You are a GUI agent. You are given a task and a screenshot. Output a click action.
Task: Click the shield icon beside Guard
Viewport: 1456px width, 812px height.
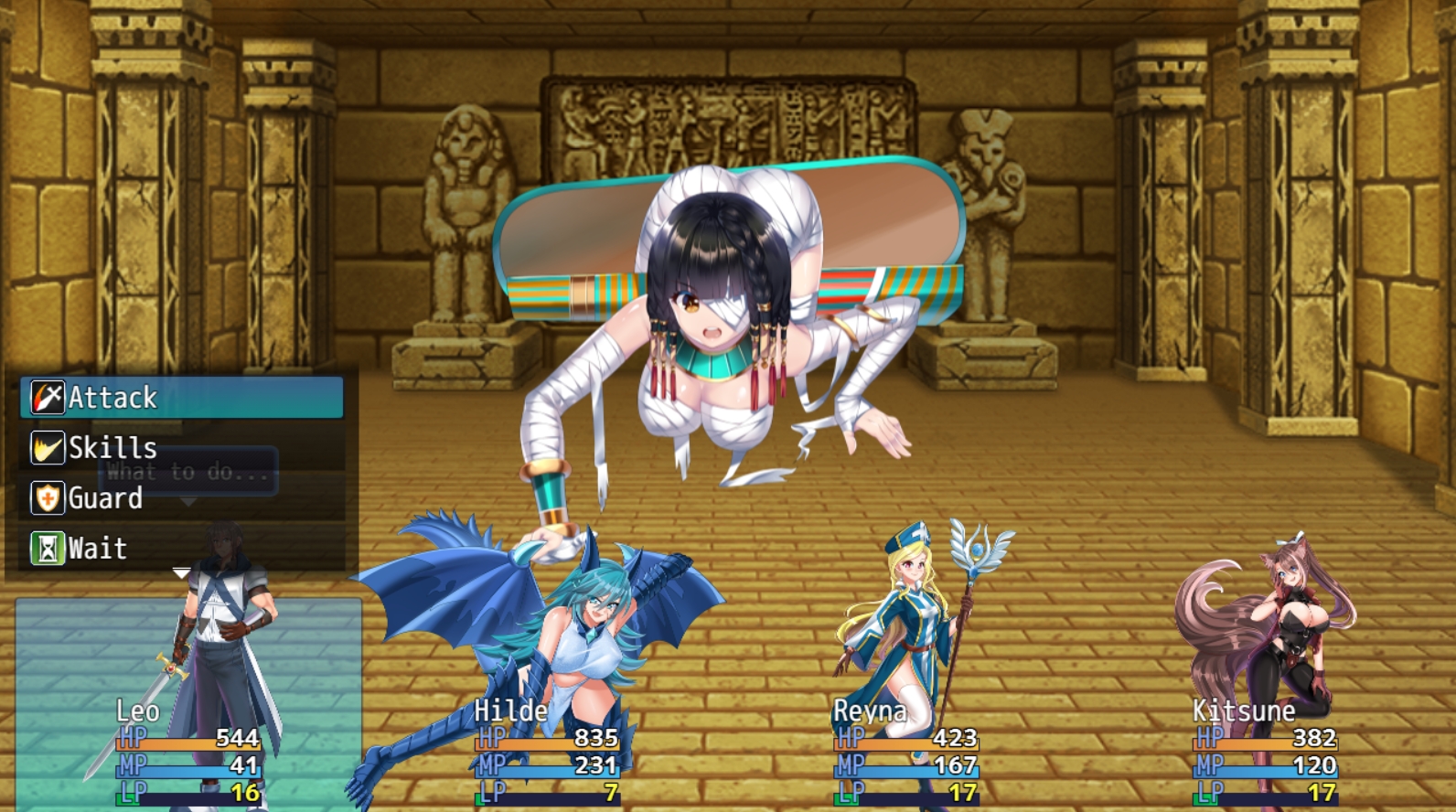coord(48,497)
